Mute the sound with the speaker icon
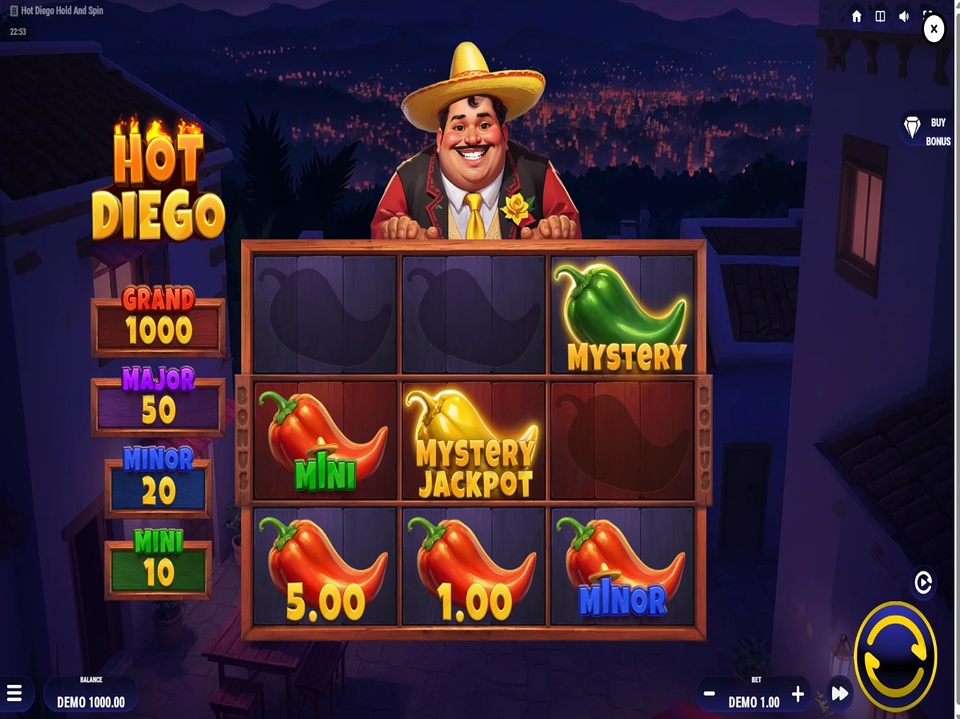The height and width of the screenshot is (719, 960). 904,16
